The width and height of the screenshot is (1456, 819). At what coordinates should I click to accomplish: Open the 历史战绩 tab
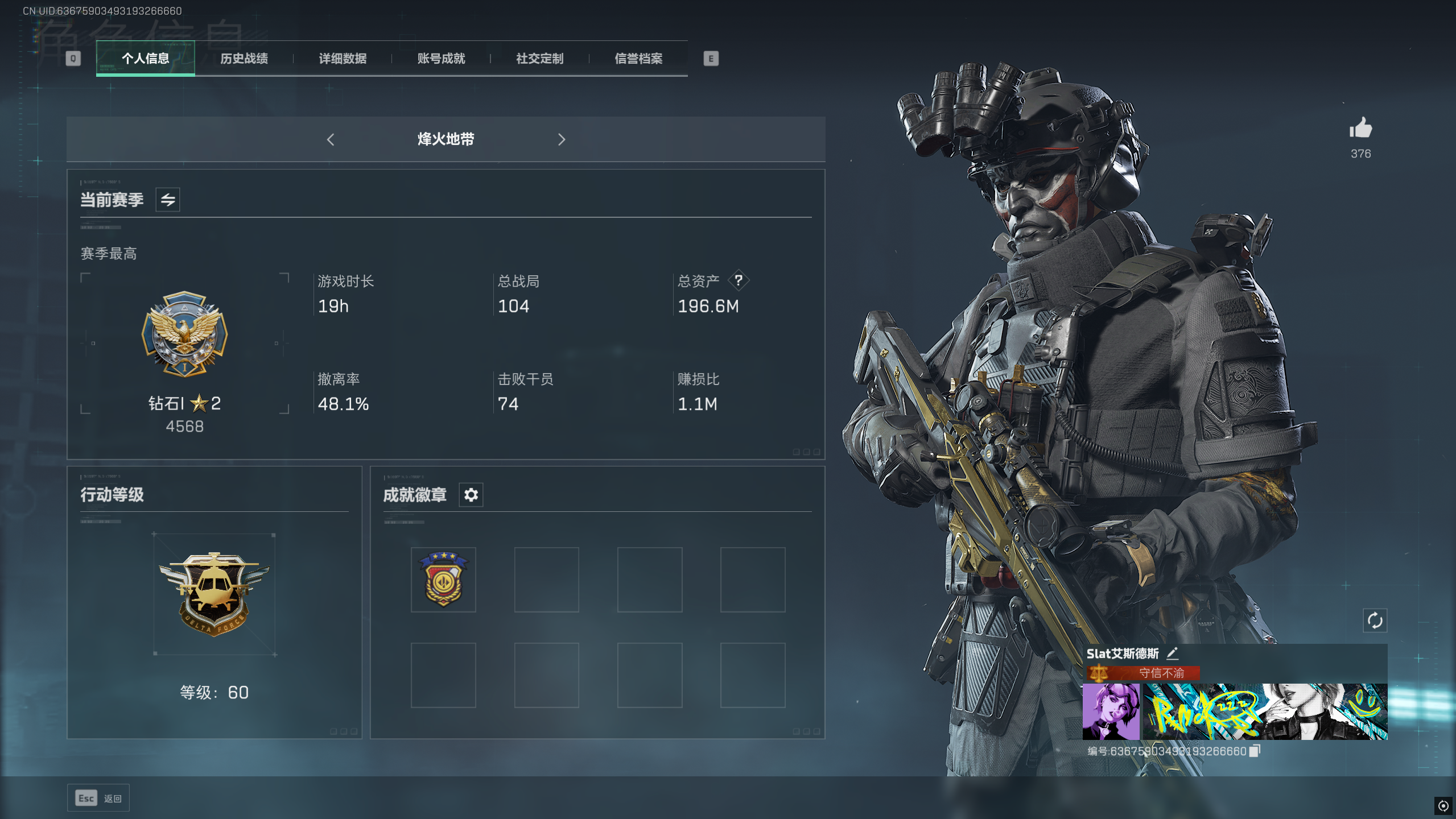(x=244, y=59)
